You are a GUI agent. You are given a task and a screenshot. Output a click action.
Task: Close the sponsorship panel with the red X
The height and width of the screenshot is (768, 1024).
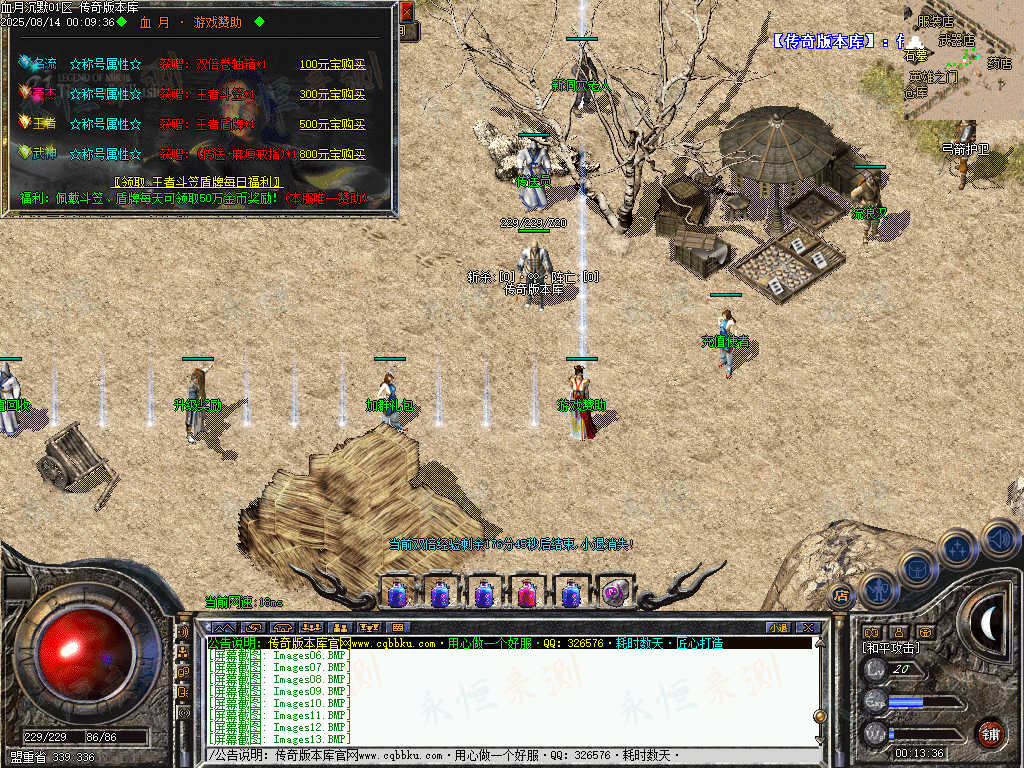pyautogui.click(x=406, y=13)
